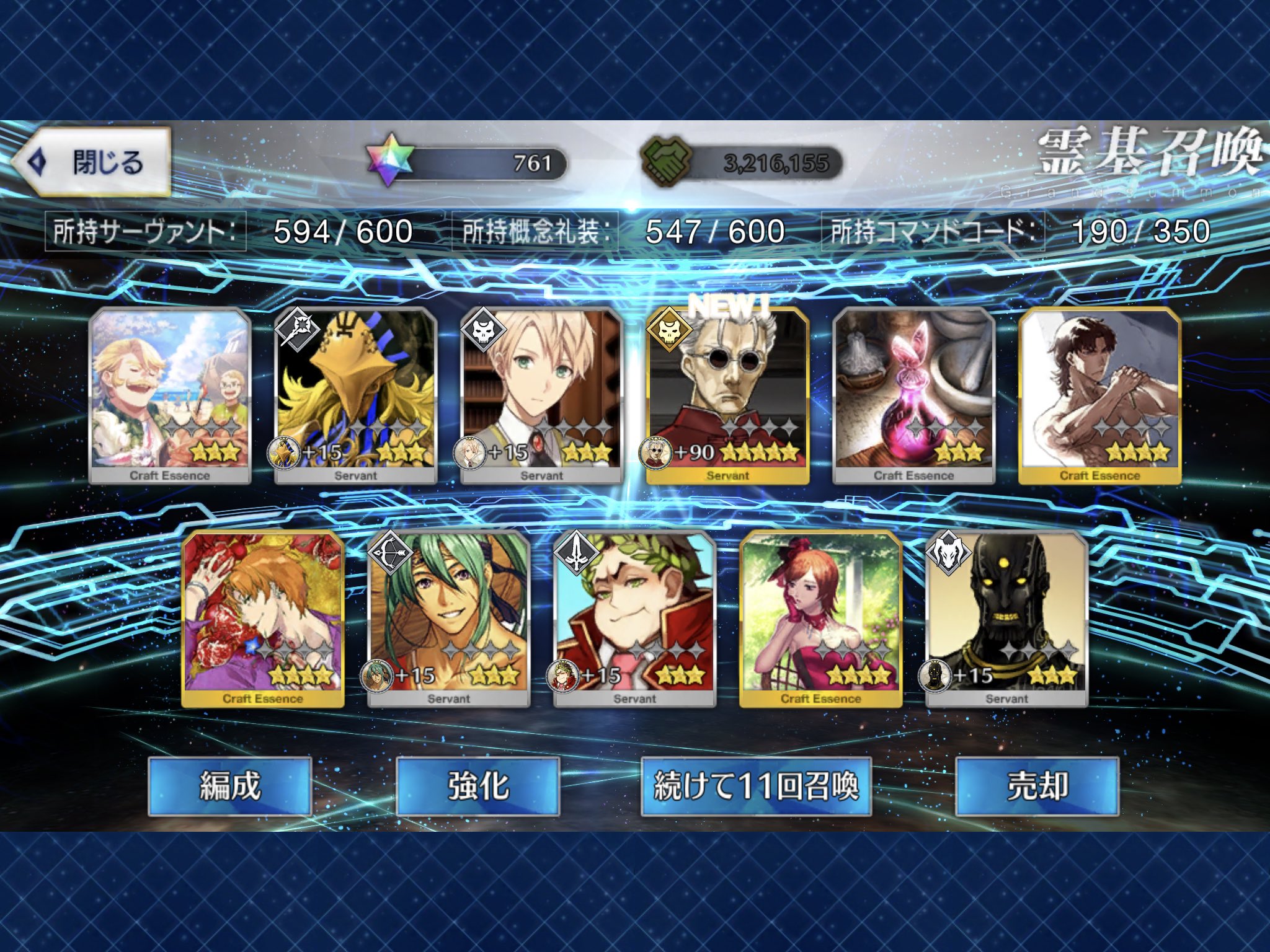1270x952 pixels.
Task: Select the black armored berserker servant card
Action: 1006,618
